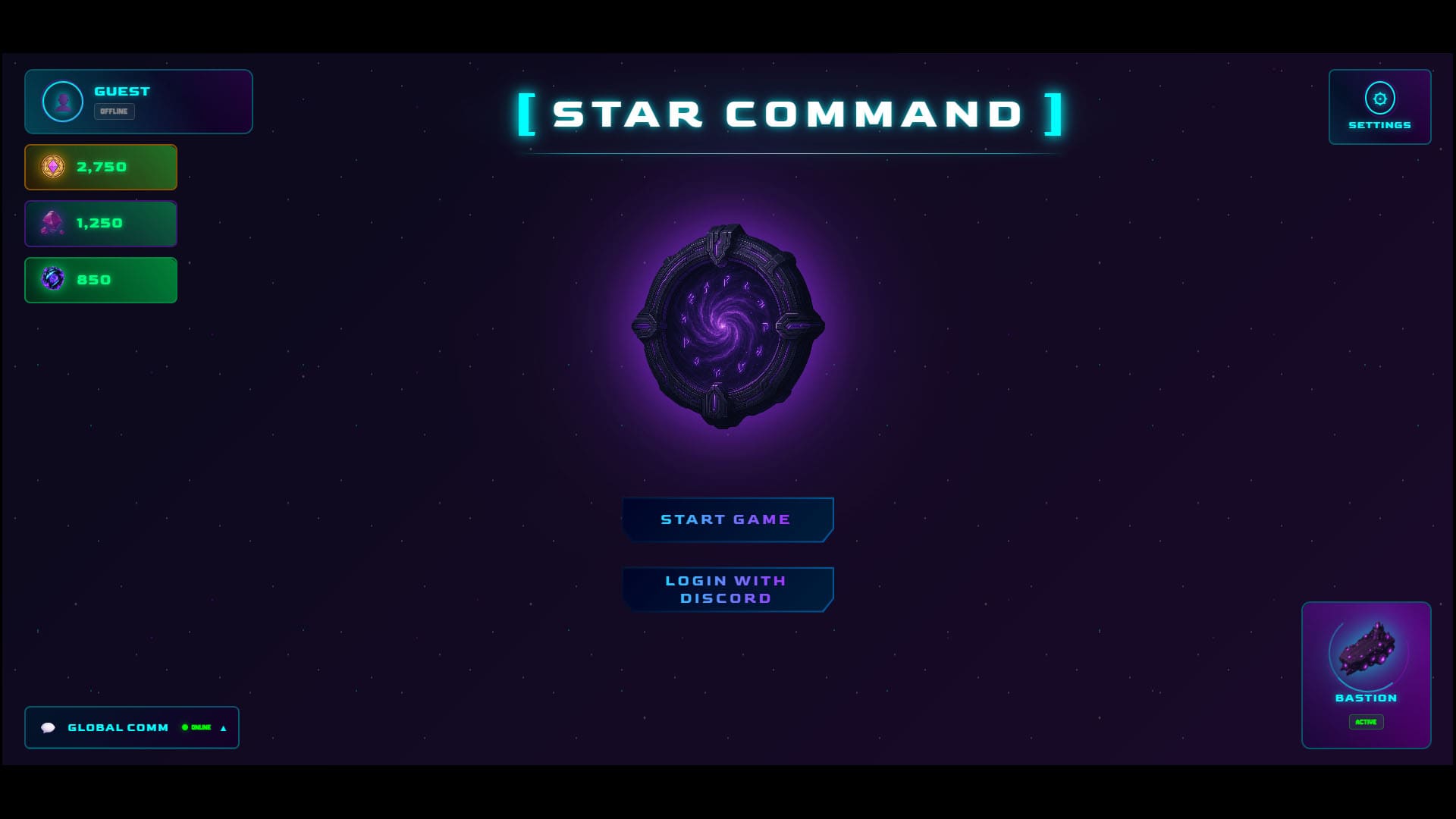
Task: Toggle the ONLINE status indicator
Action: (x=196, y=727)
